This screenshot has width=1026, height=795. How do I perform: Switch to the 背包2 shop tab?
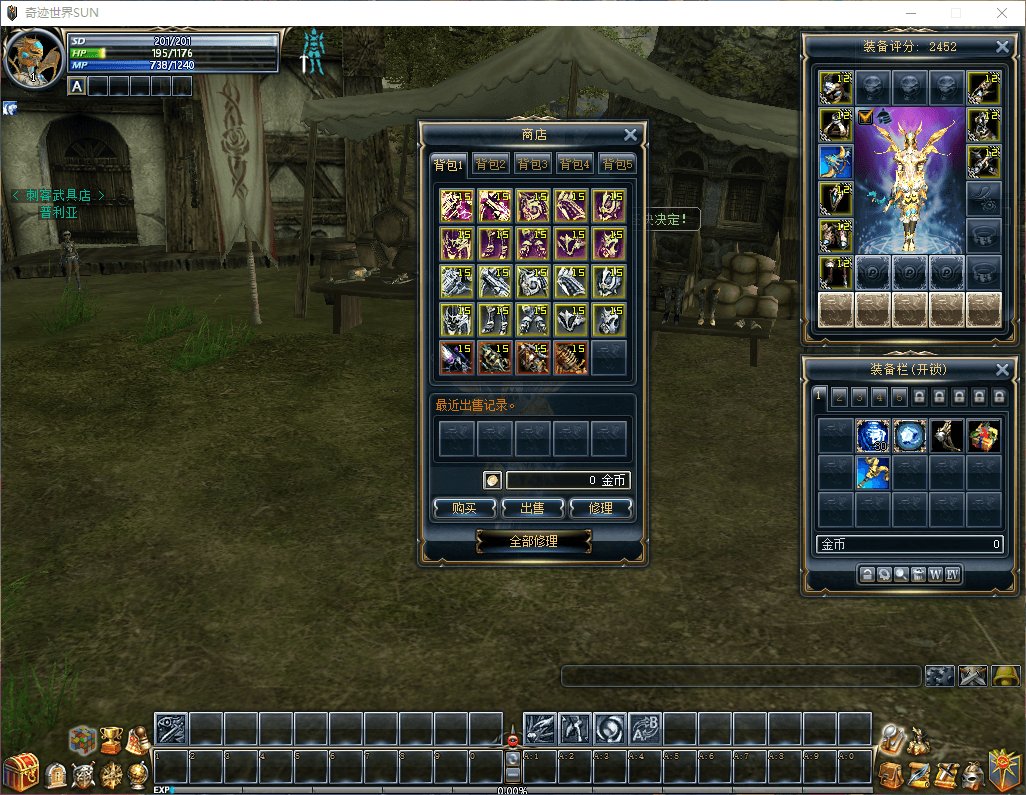pyautogui.click(x=491, y=165)
